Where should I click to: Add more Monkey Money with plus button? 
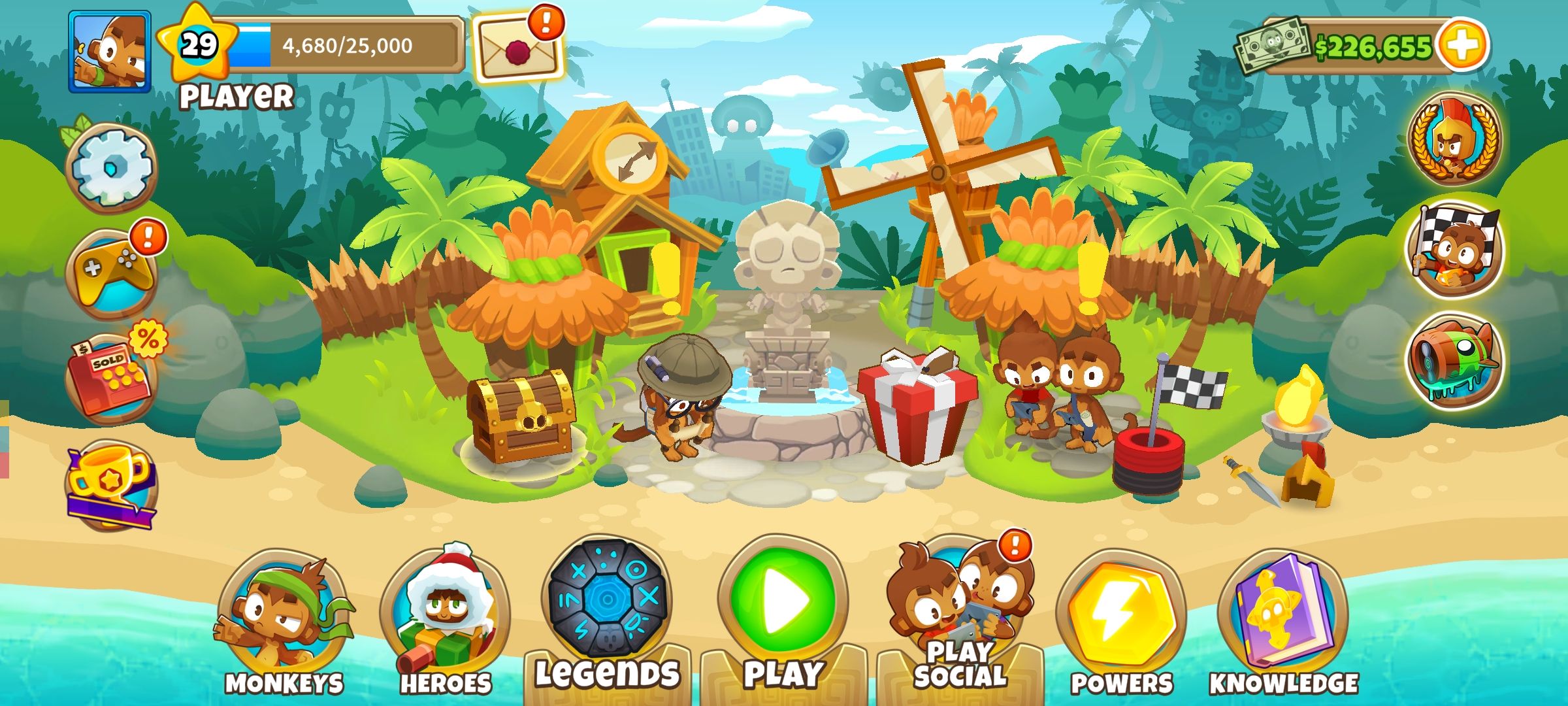pyautogui.click(x=1463, y=44)
